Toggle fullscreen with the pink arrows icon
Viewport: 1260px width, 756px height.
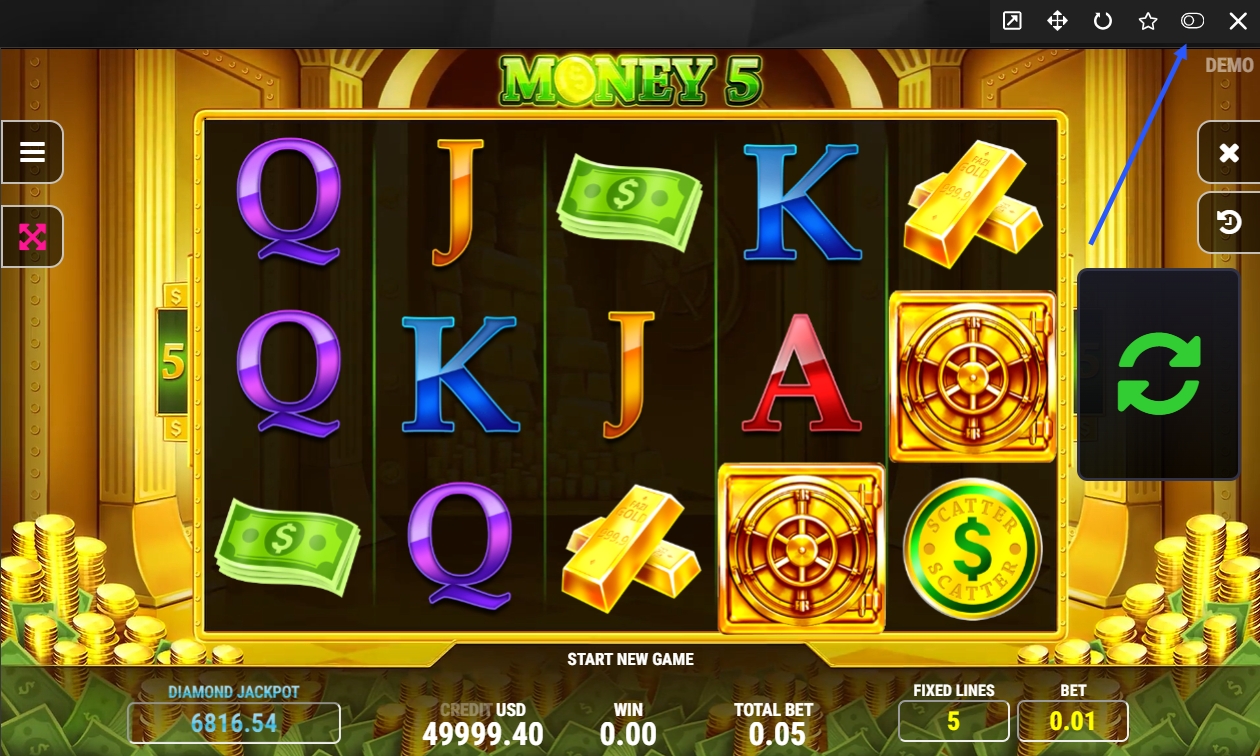pos(33,237)
